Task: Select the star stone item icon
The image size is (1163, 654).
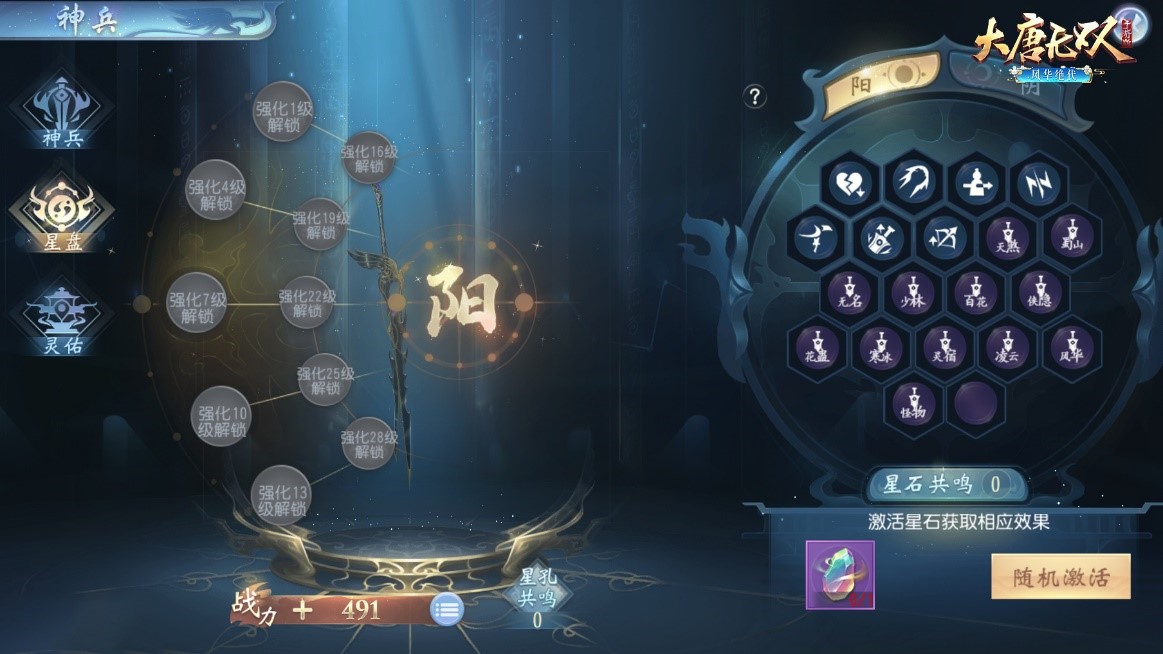Action: point(840,575)
